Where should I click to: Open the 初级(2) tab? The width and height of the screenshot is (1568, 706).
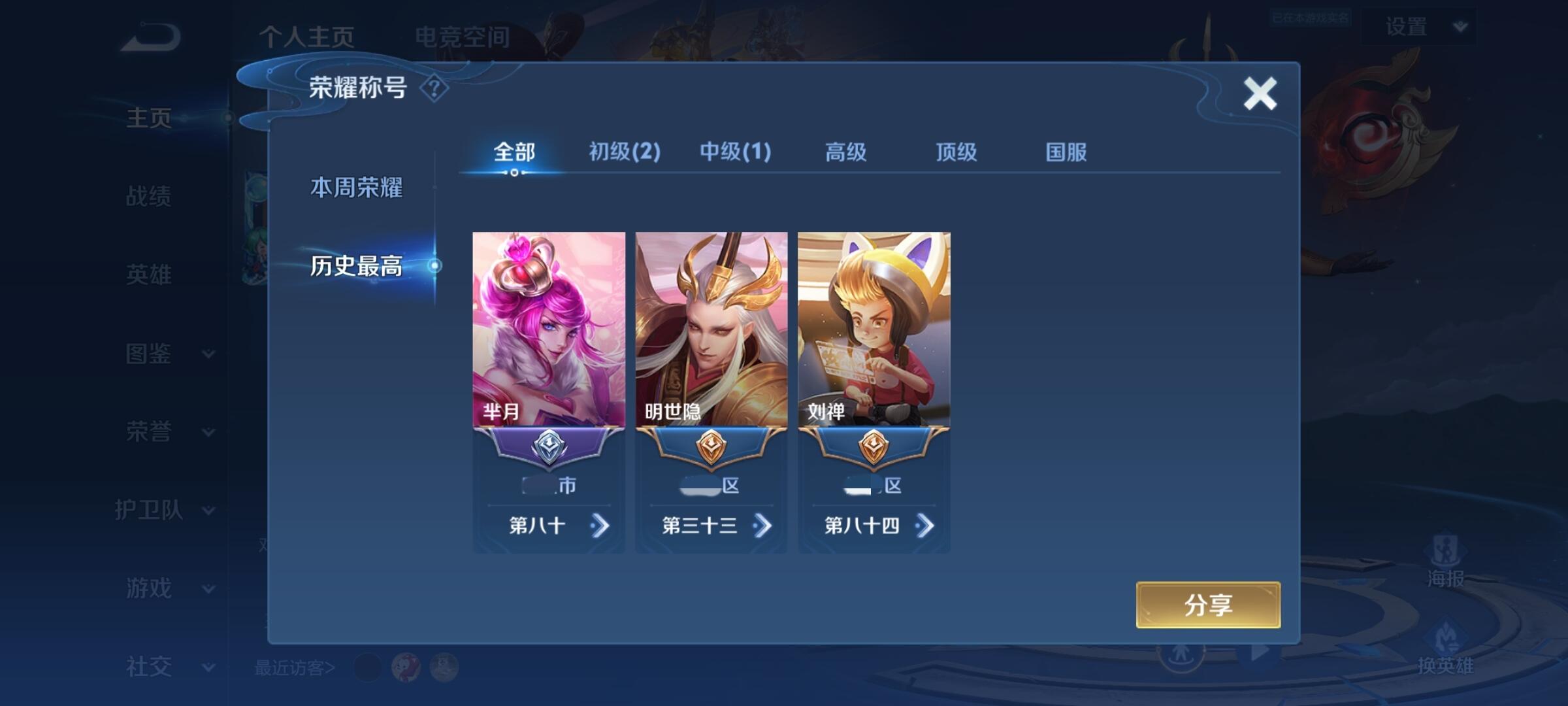625,152
